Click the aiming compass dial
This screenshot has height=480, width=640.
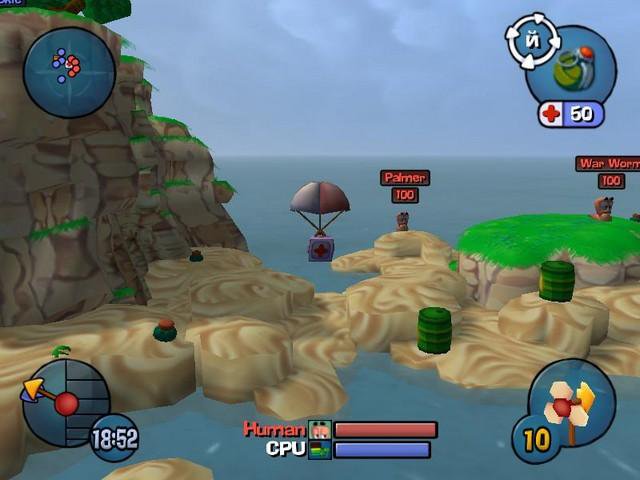coord(66,403)
